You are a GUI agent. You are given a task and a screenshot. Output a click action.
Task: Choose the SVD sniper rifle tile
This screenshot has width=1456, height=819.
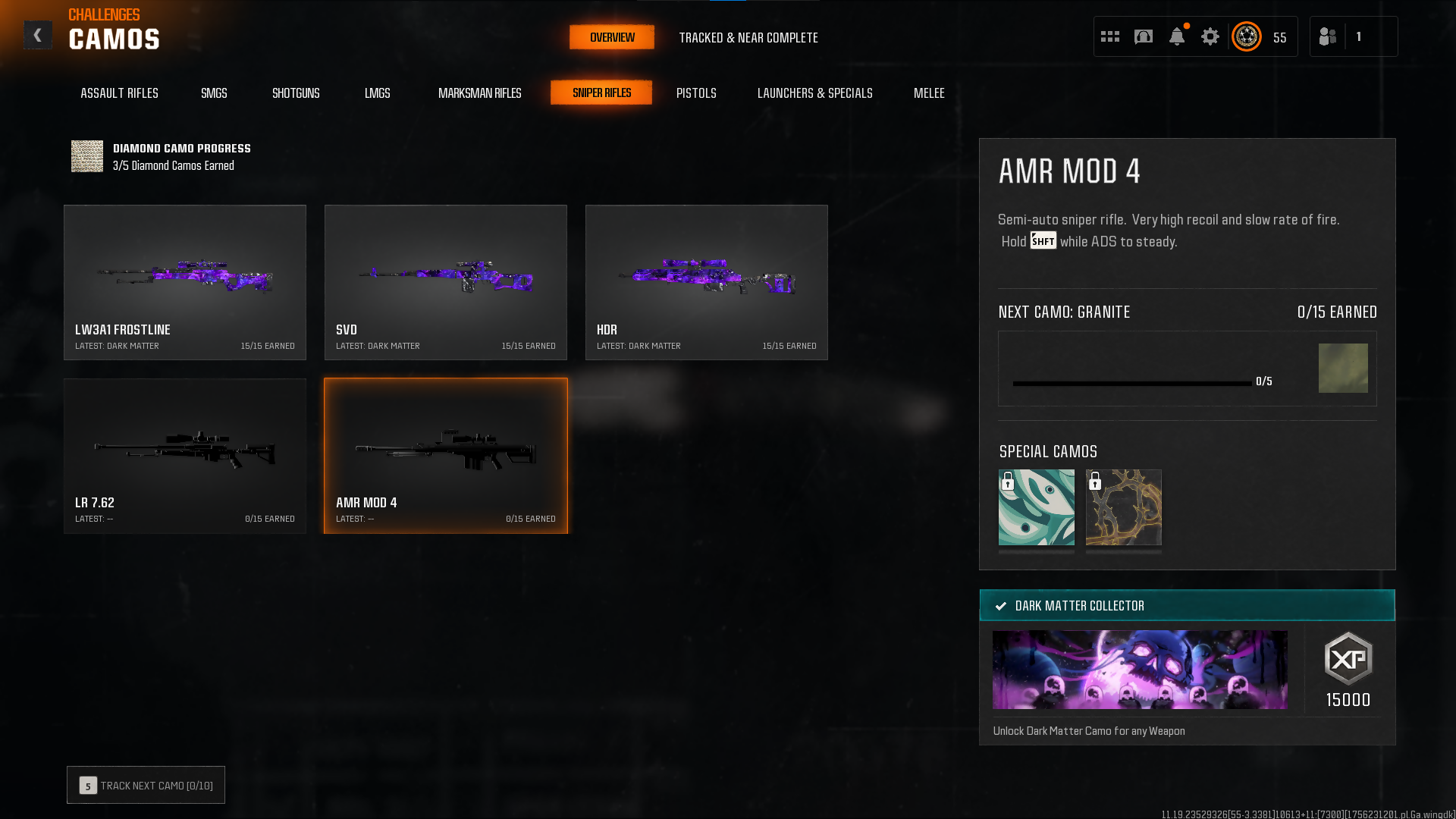[x=446, y=282]
